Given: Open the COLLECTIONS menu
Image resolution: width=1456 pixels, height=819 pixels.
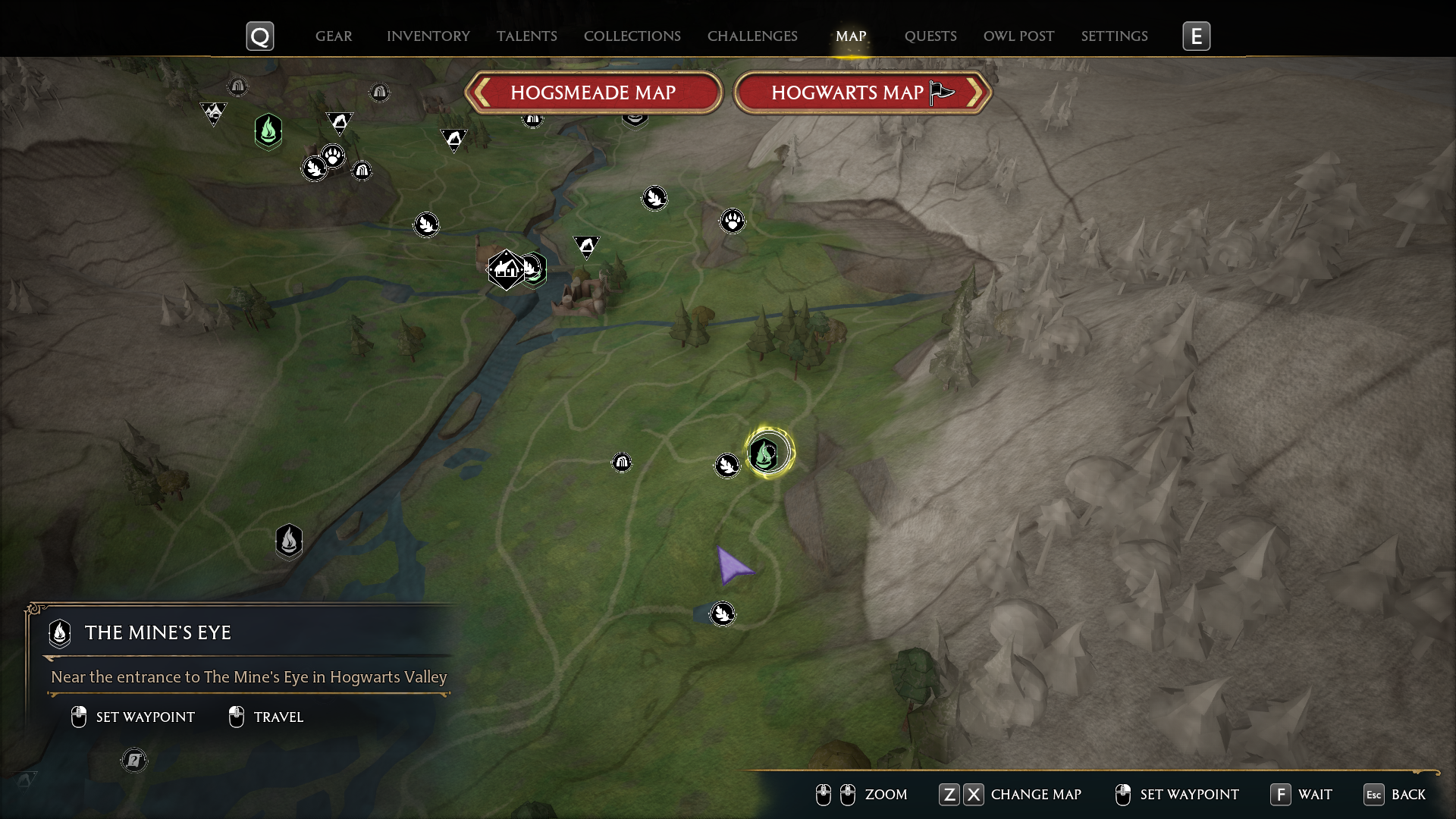Looking at the screenshot, I should click(632, 36).
